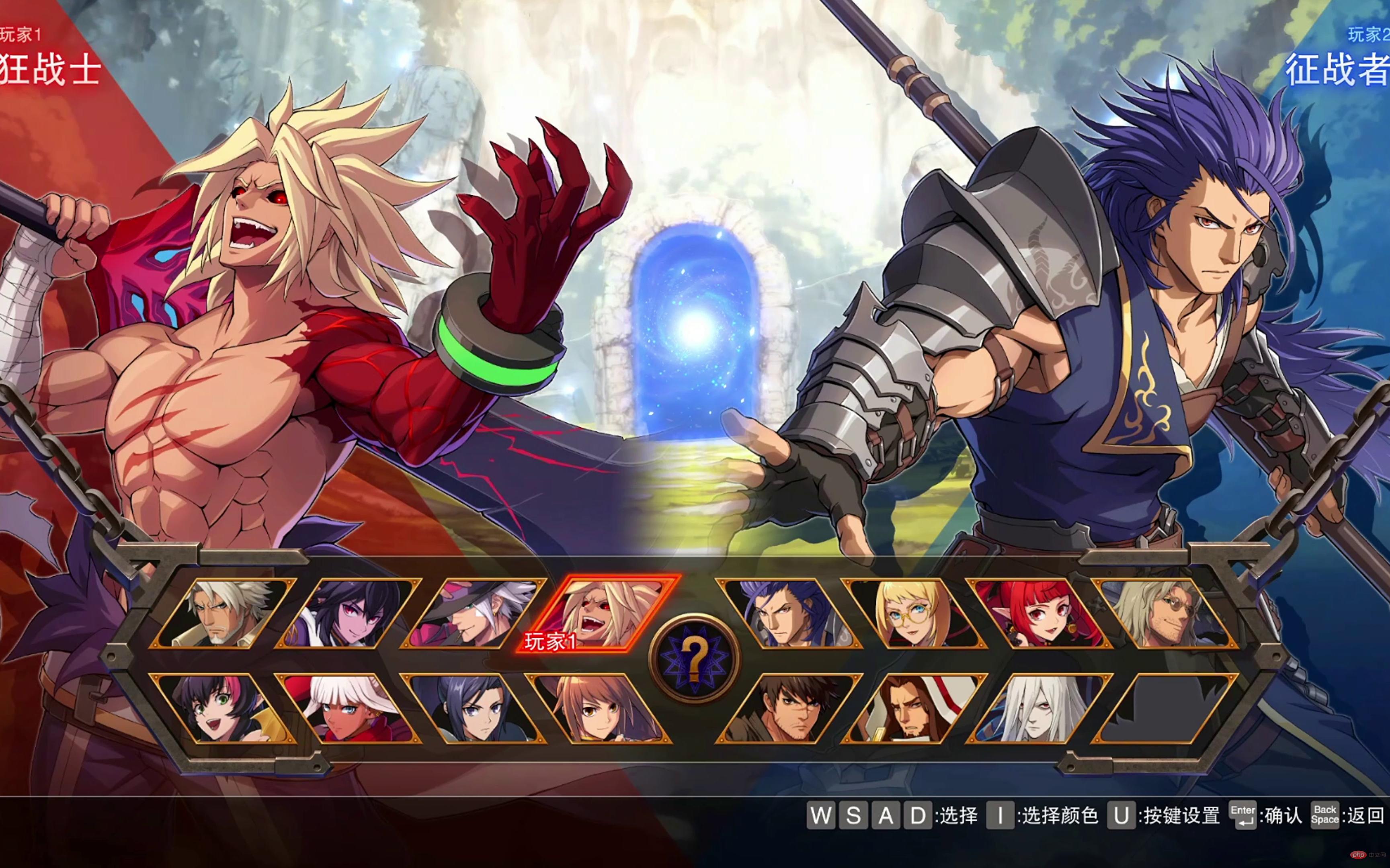Choose the navy-haired serious swordswoman portrait
The image size is (1390, 868).
click(474, 708)
